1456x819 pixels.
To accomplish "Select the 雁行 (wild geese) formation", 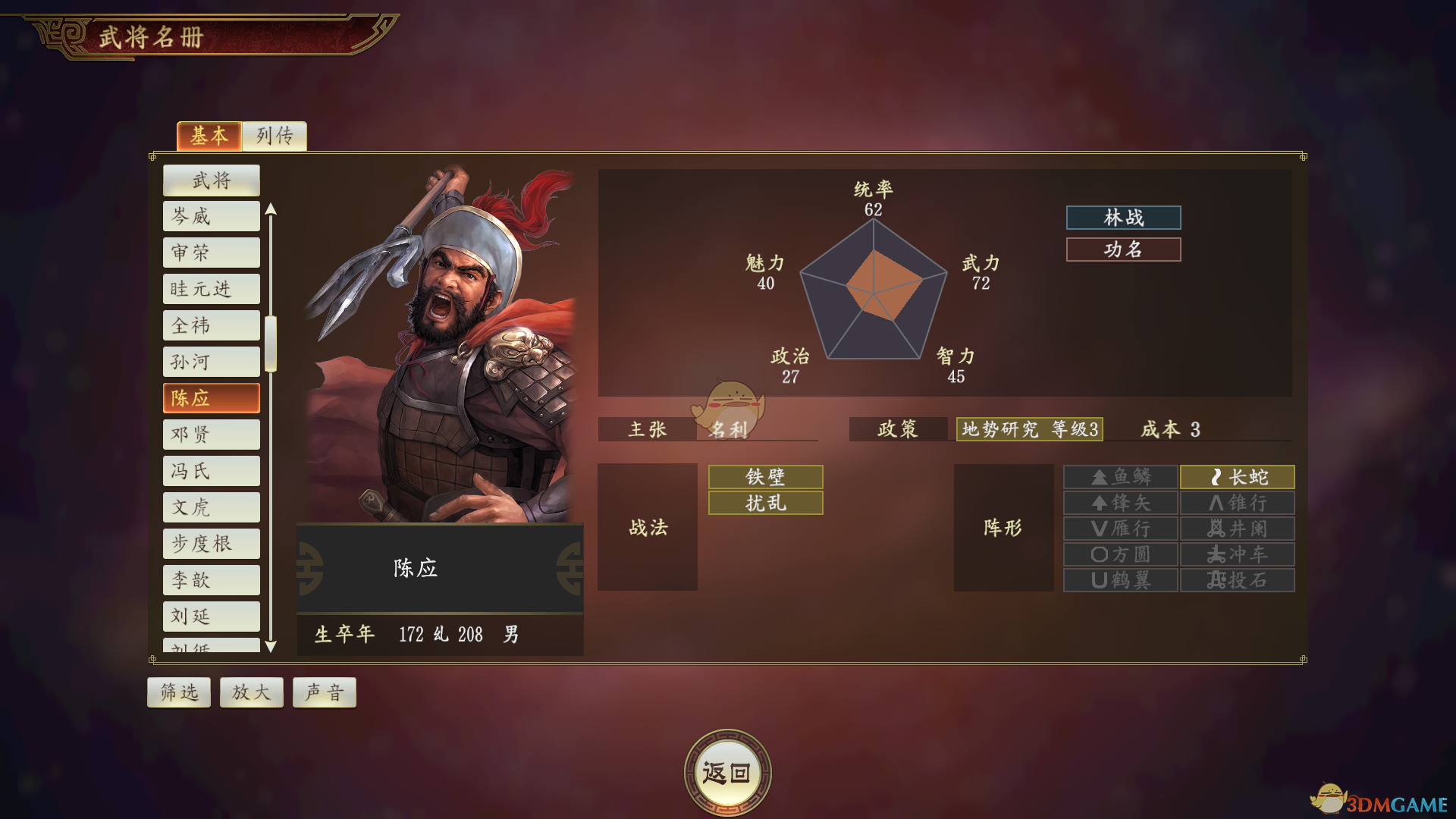I will point(1120,529).
